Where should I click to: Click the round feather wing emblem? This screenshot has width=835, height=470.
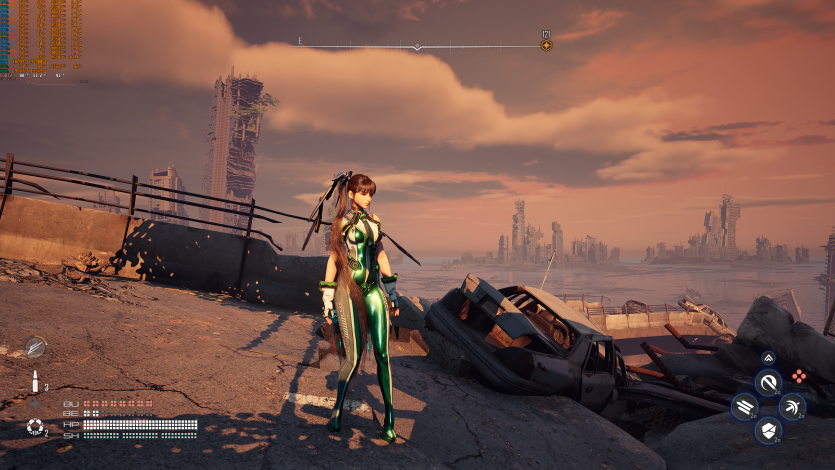tap(35, 347)
